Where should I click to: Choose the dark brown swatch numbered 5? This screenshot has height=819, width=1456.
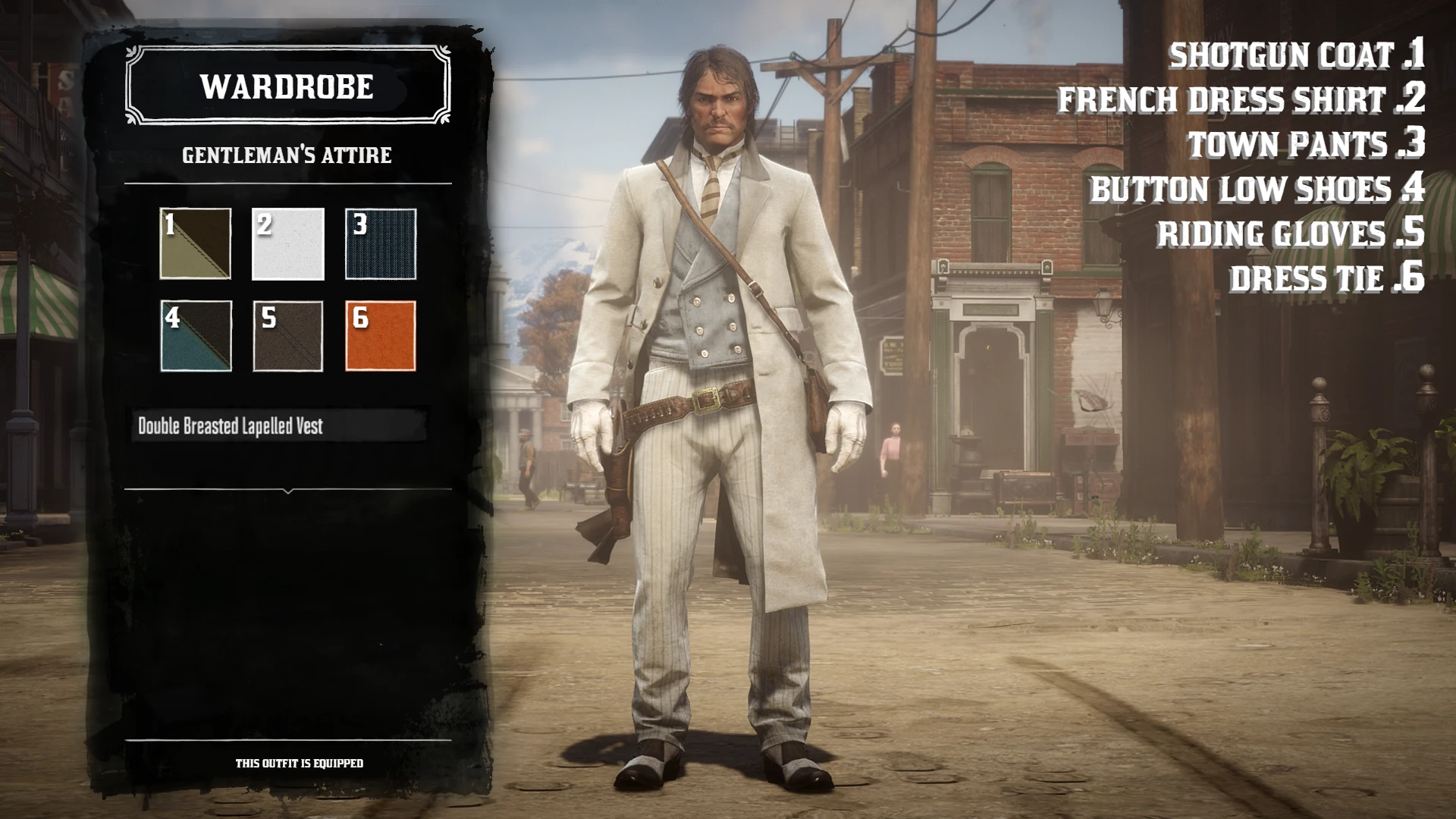pyautogui.click(x=288, y=336)
